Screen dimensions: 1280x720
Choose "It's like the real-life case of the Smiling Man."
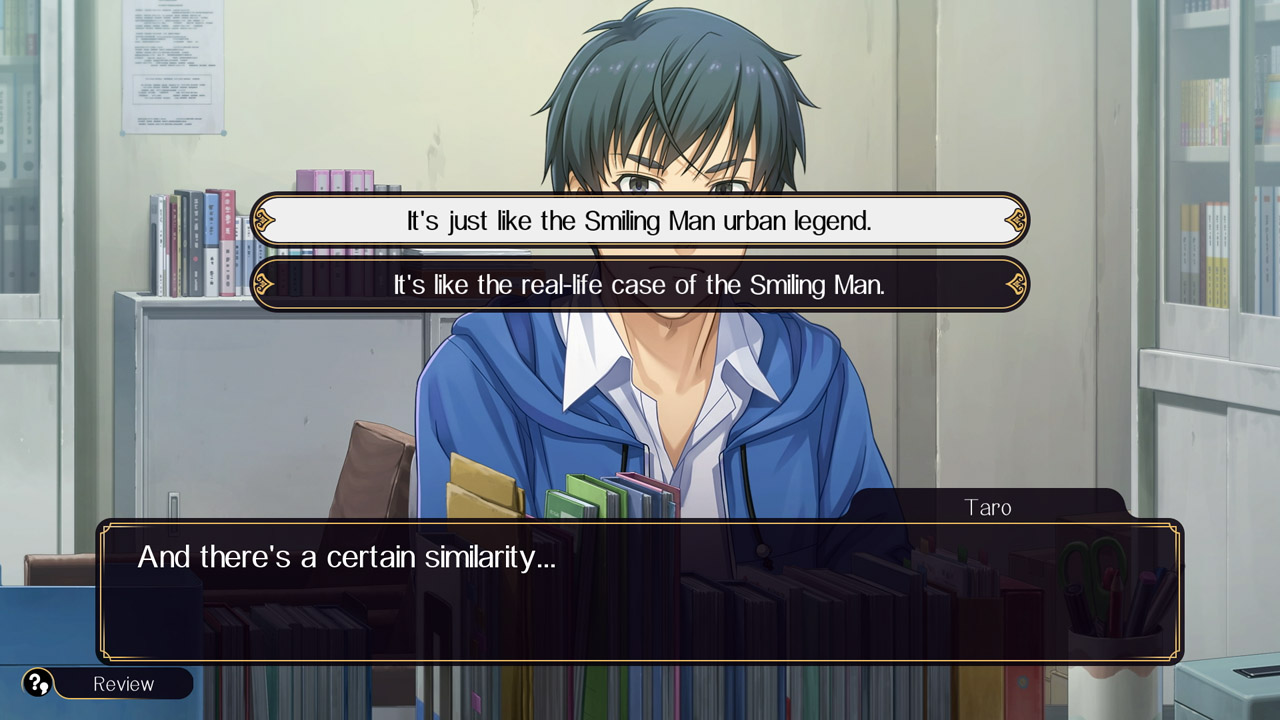[x=640, y=285]
